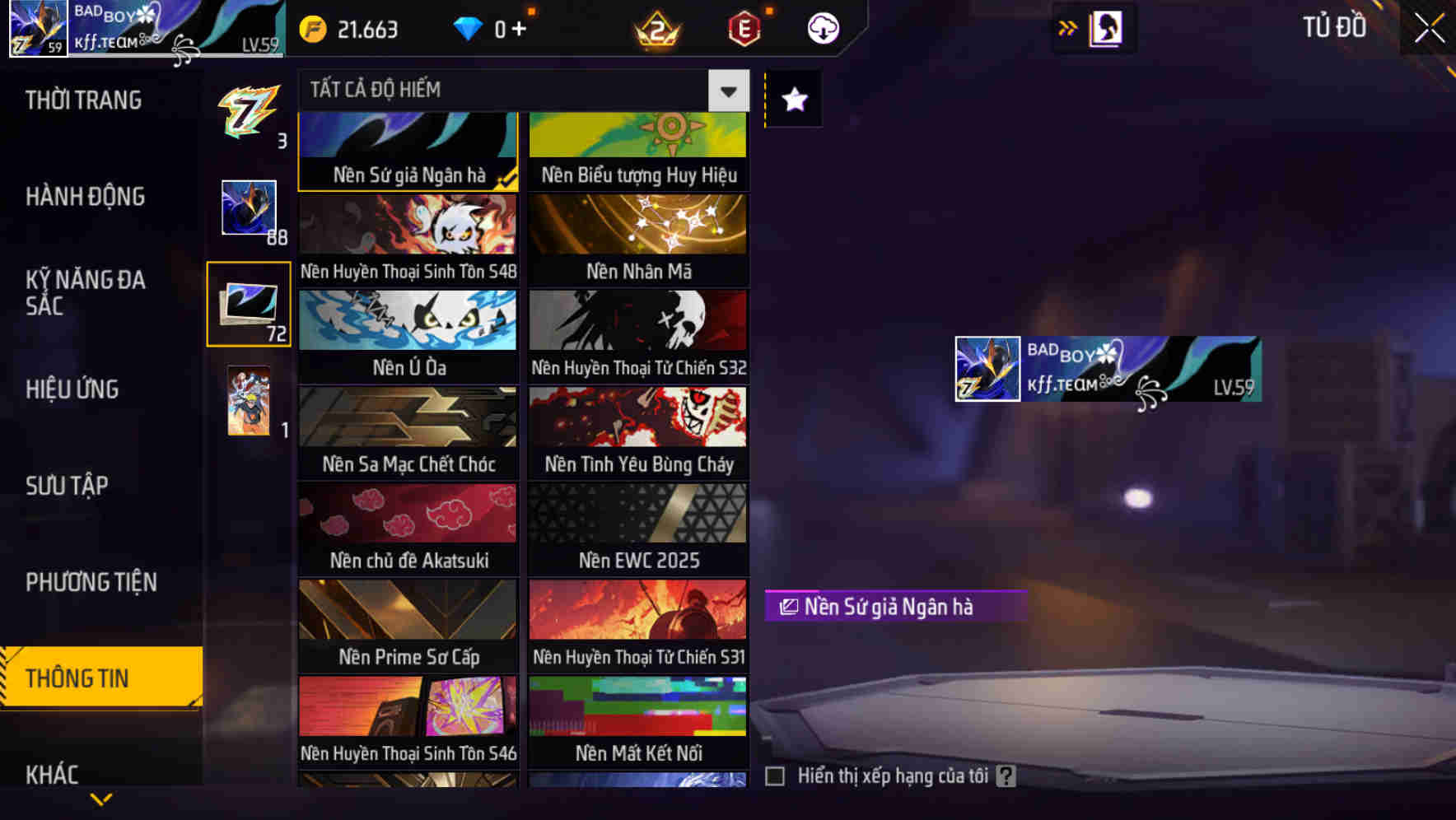This screenshot has width=1456, height=820.
Task: Expand the bottom chevron under KHÁC
Action: [100, 799]
